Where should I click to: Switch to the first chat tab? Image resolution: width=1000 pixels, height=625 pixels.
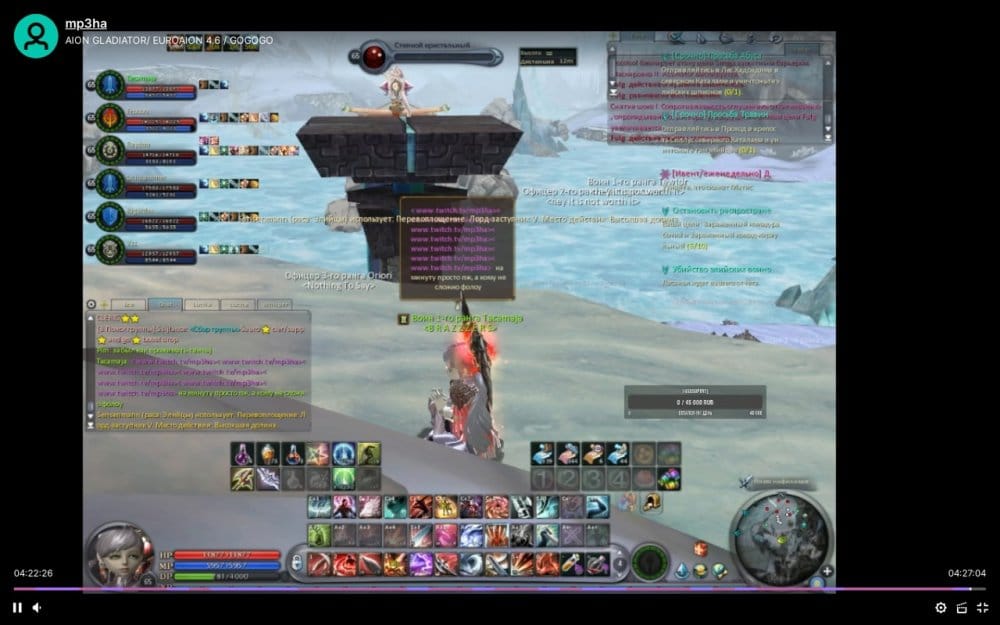click(x=128, y=304)
